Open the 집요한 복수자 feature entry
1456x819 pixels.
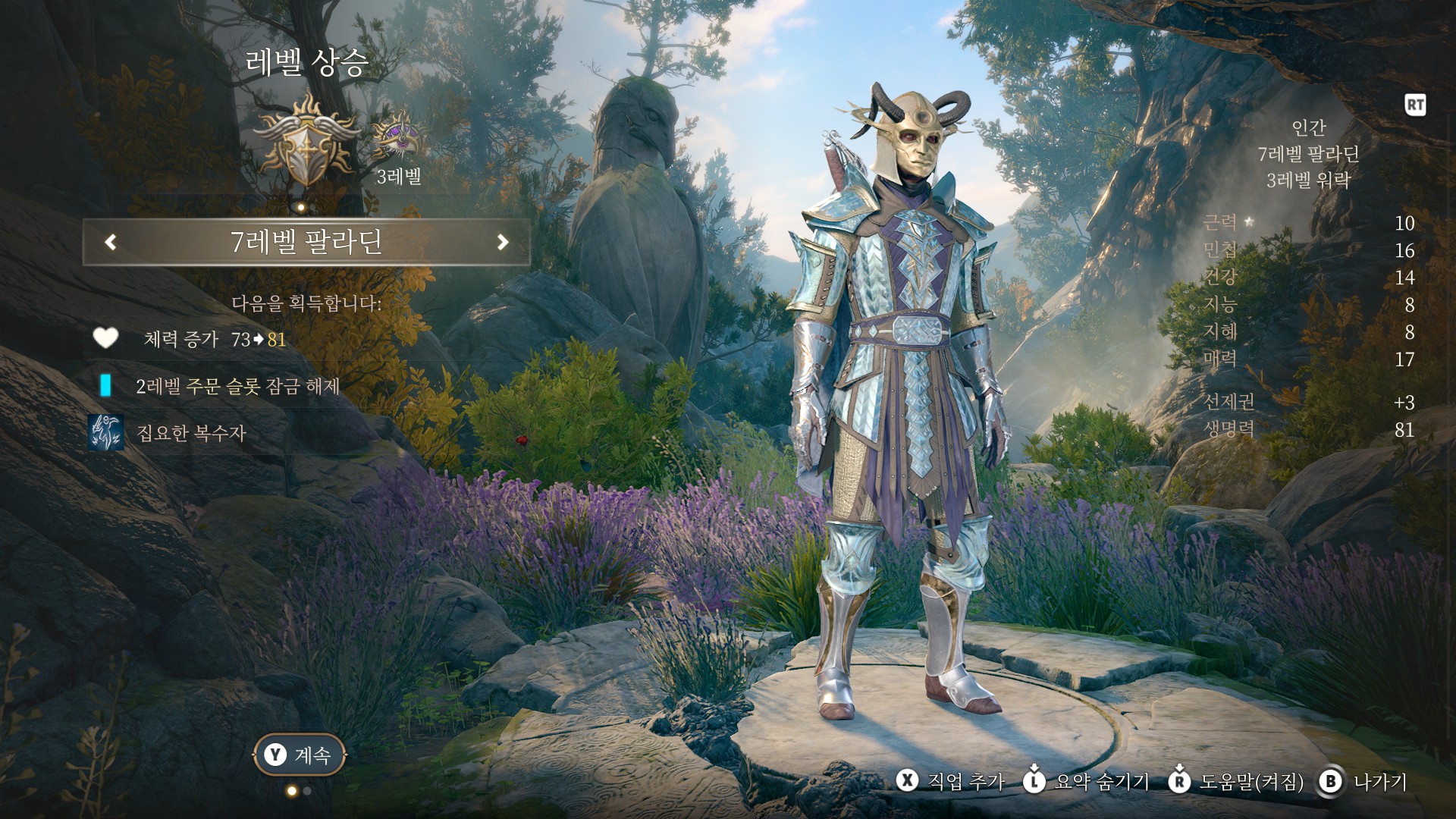click(191, 433)
